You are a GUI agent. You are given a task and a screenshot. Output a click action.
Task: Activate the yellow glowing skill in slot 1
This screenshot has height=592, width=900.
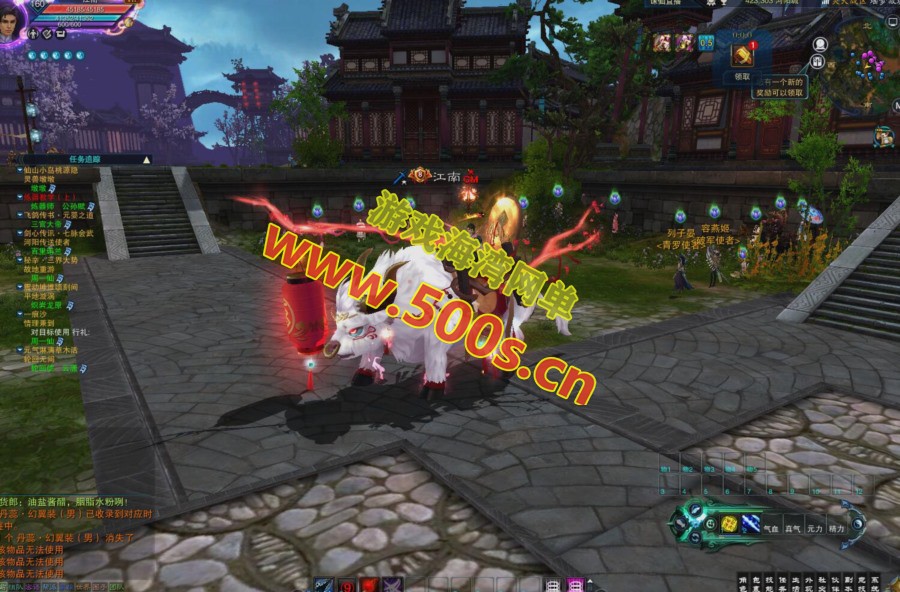click(730, 523)
